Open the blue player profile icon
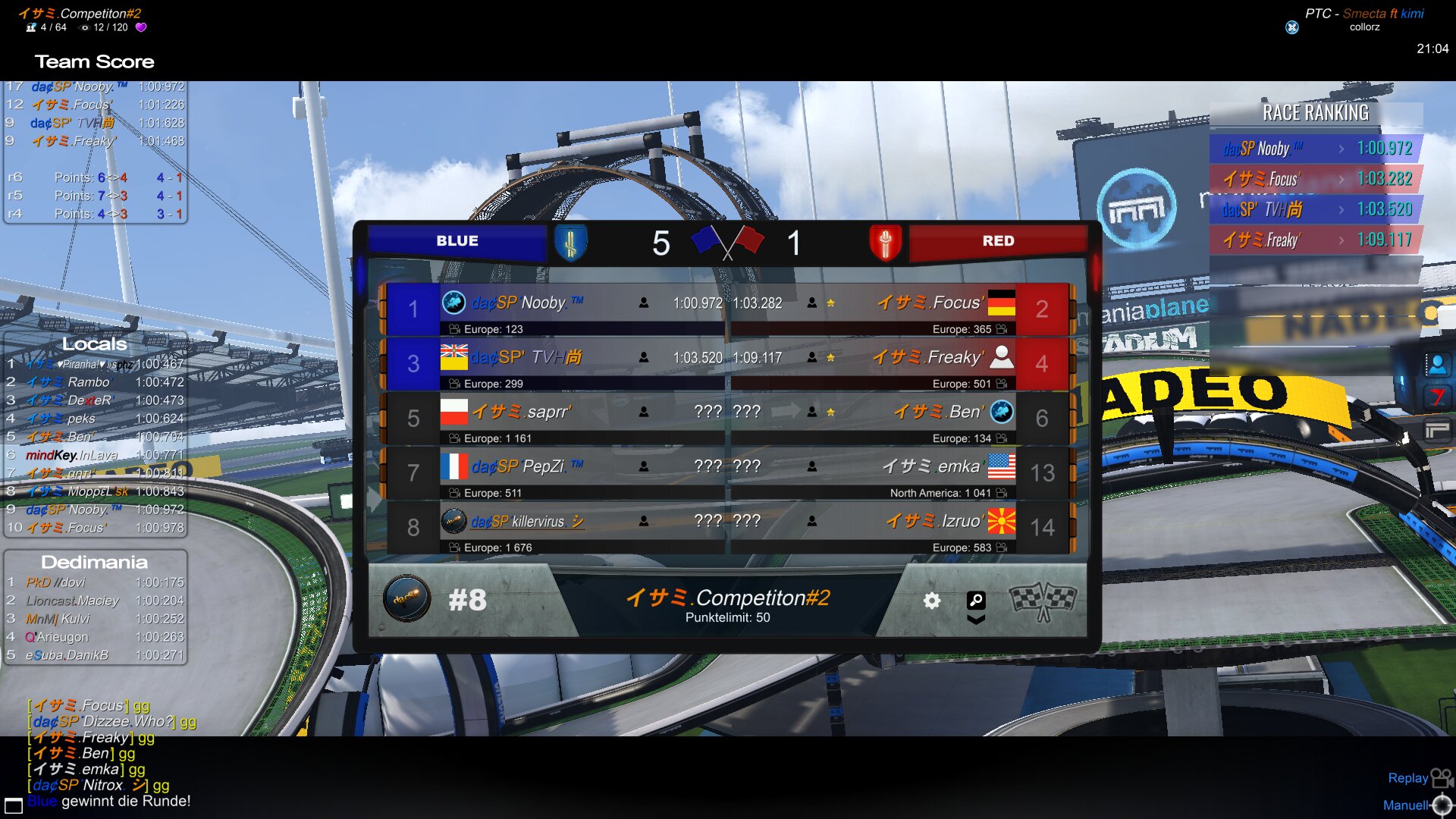The image size is (1456, 819). (1437, 366)
